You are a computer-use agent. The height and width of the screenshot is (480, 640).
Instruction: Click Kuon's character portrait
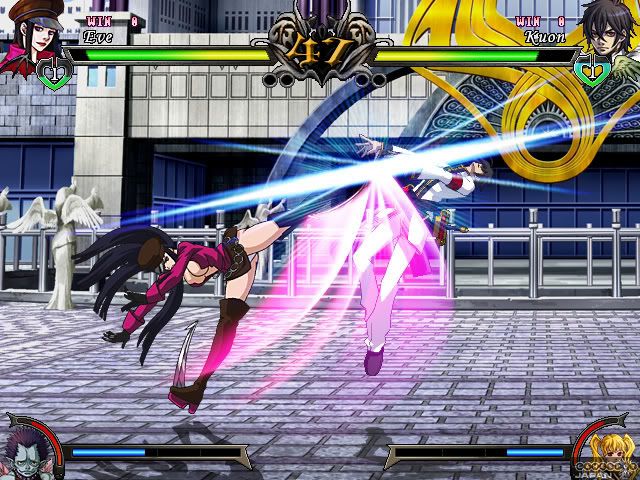tap(612, 37)
